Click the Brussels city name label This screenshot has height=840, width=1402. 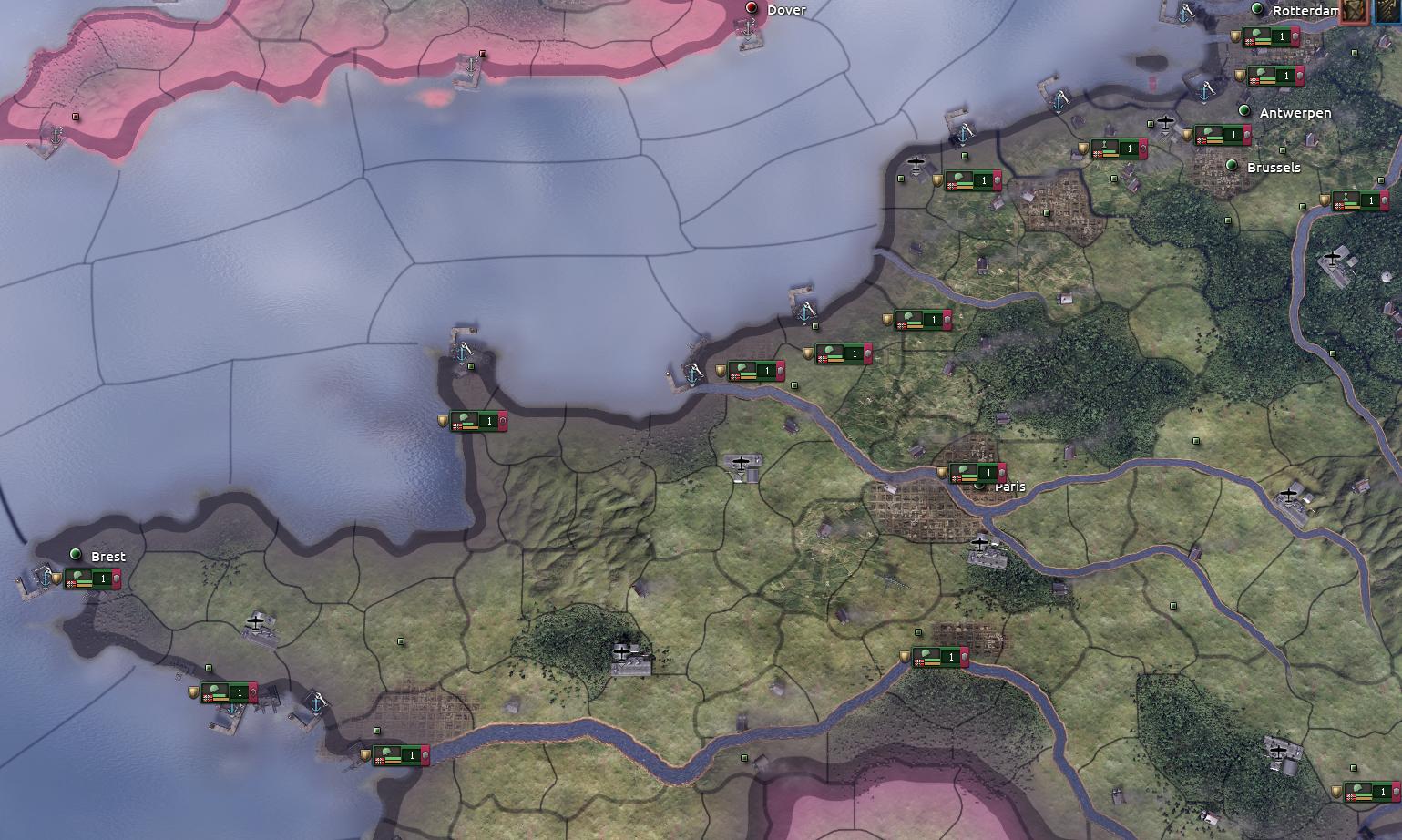[1274, 167]
